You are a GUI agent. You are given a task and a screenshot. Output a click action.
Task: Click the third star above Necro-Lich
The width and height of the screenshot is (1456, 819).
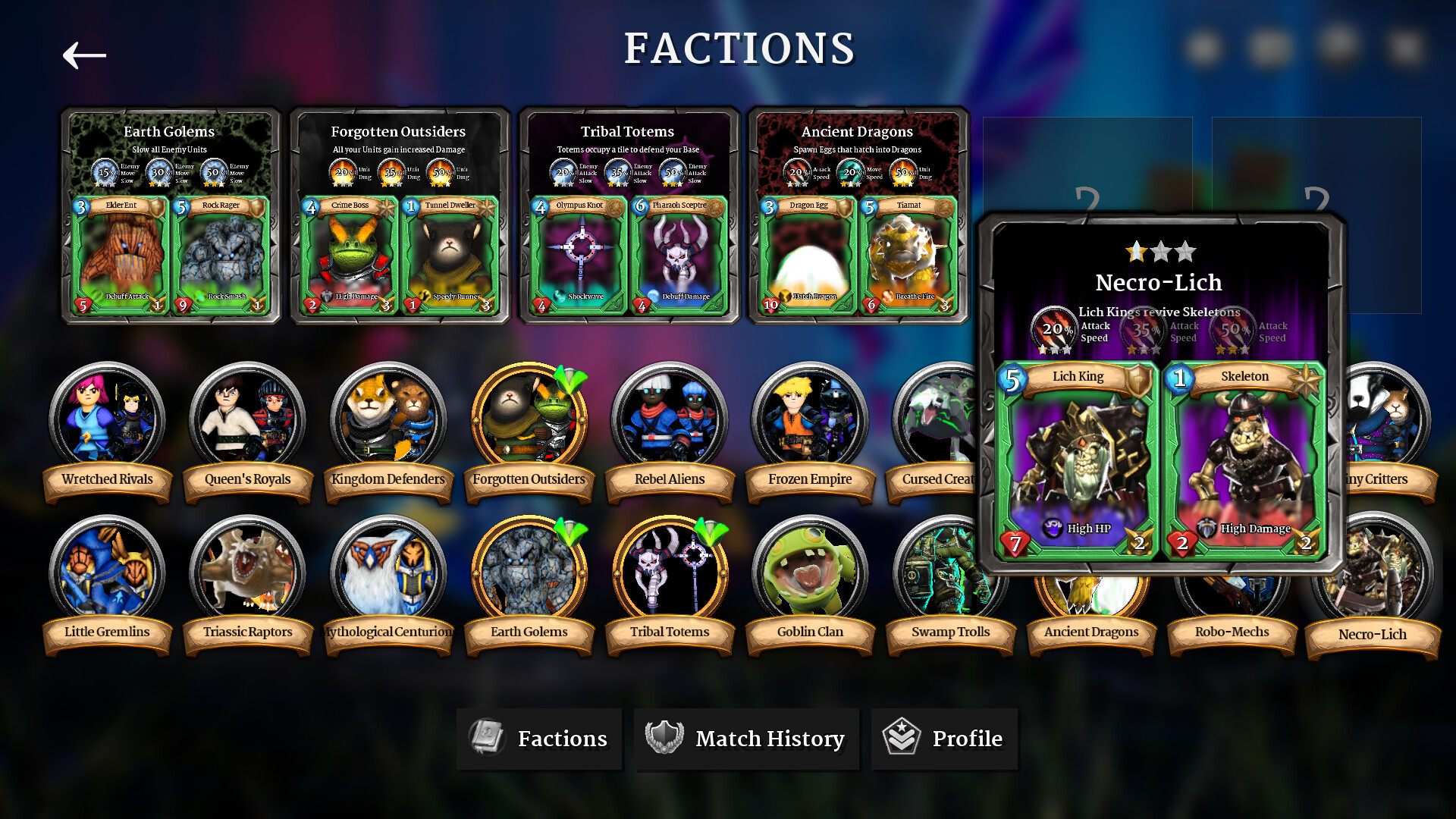click(x=1187, y=250)
